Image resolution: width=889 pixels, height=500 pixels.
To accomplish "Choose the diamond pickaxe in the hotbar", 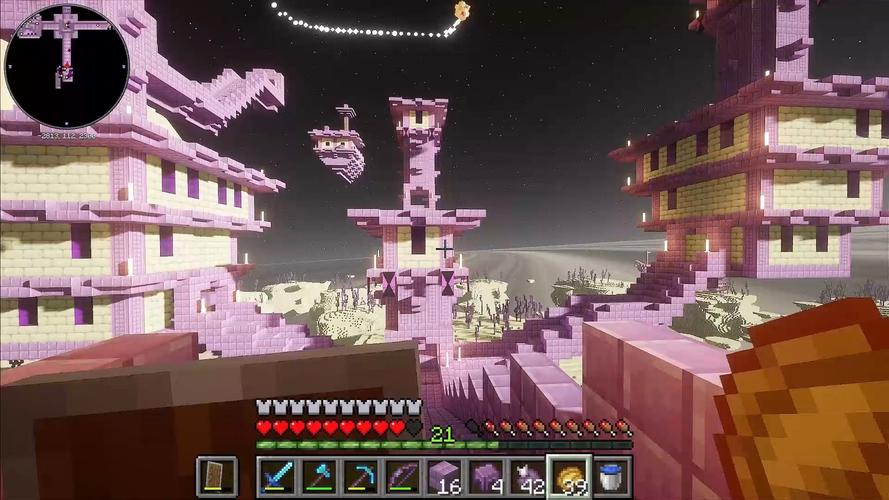I will [359, 476].
